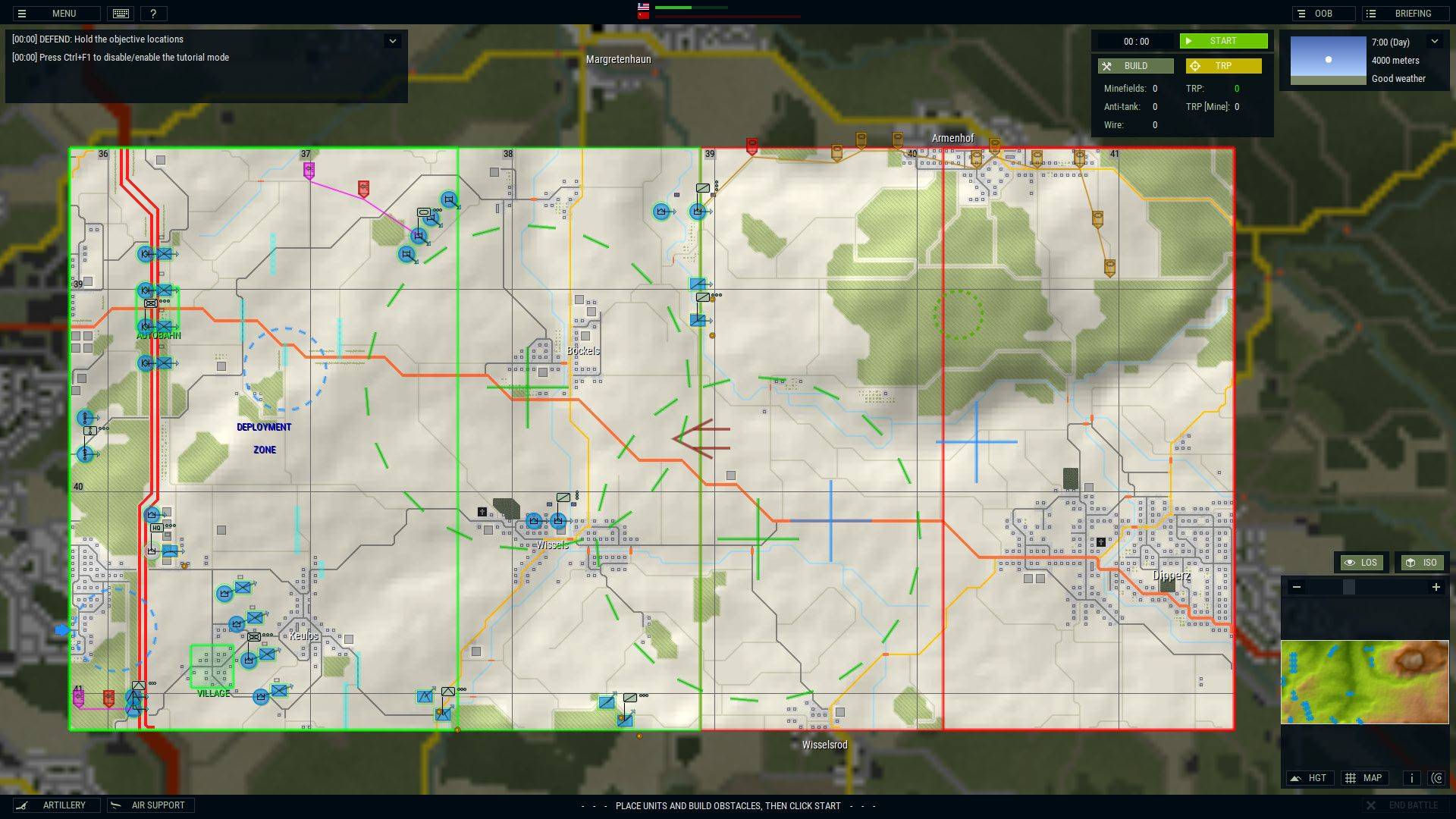Viewport: 1456px width, 819px height.
Task: Open the keyboard shortcuts icon
Action: [x=121, y=14]
